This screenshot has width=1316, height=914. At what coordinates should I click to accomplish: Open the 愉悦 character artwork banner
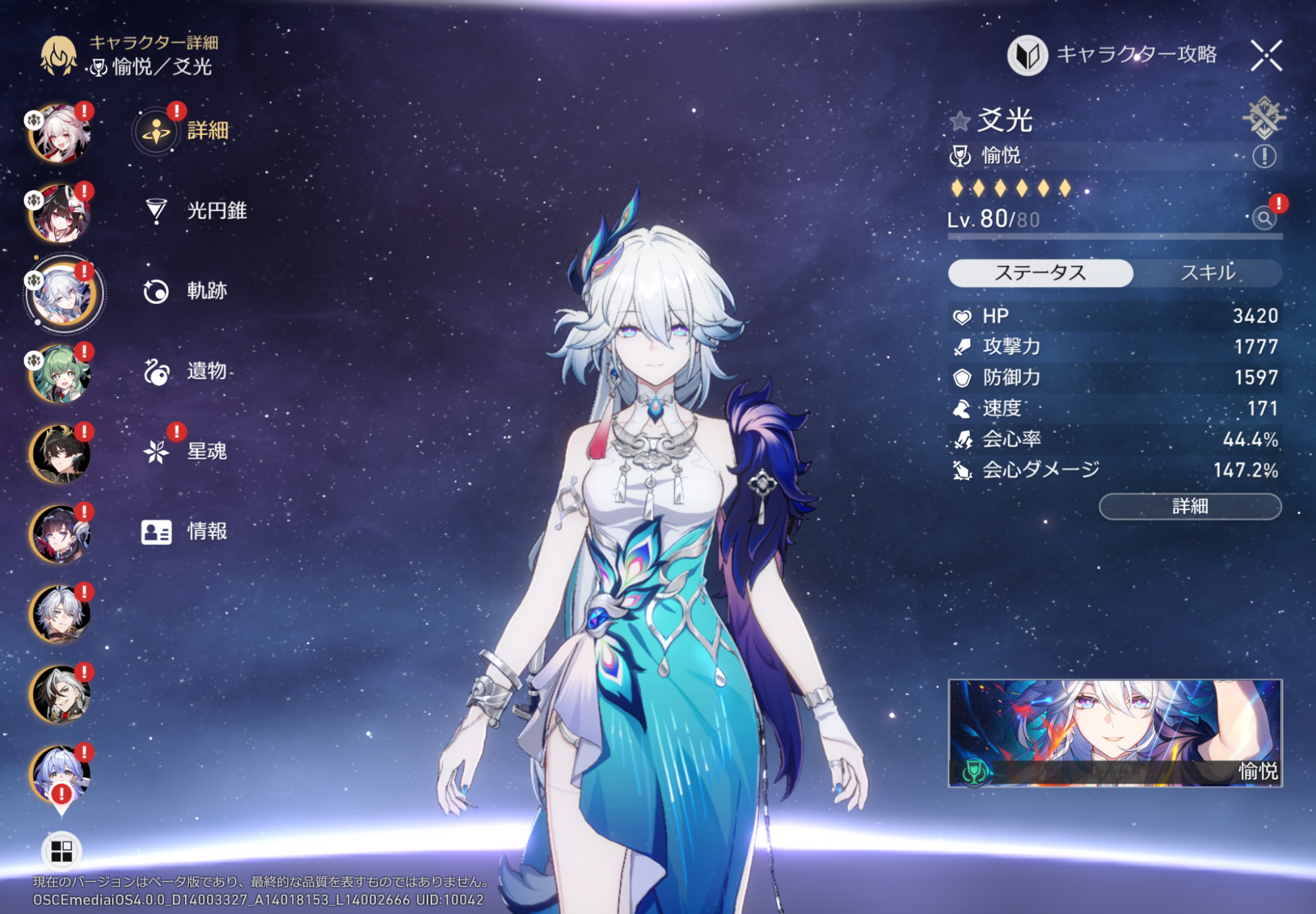point(1115,733)
